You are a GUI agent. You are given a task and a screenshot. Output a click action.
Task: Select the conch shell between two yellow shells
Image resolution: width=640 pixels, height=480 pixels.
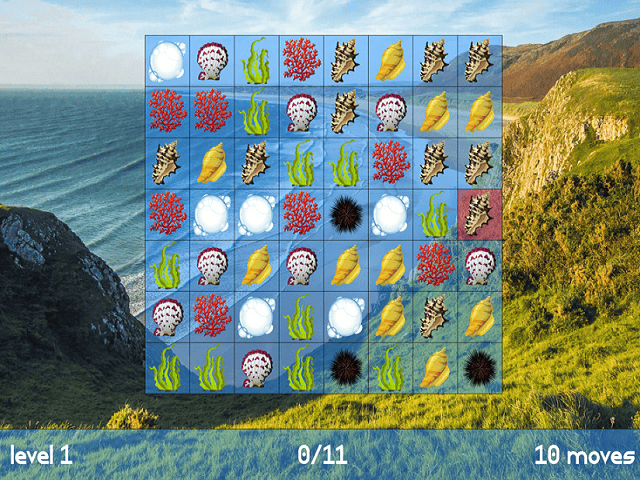[434, 316]
